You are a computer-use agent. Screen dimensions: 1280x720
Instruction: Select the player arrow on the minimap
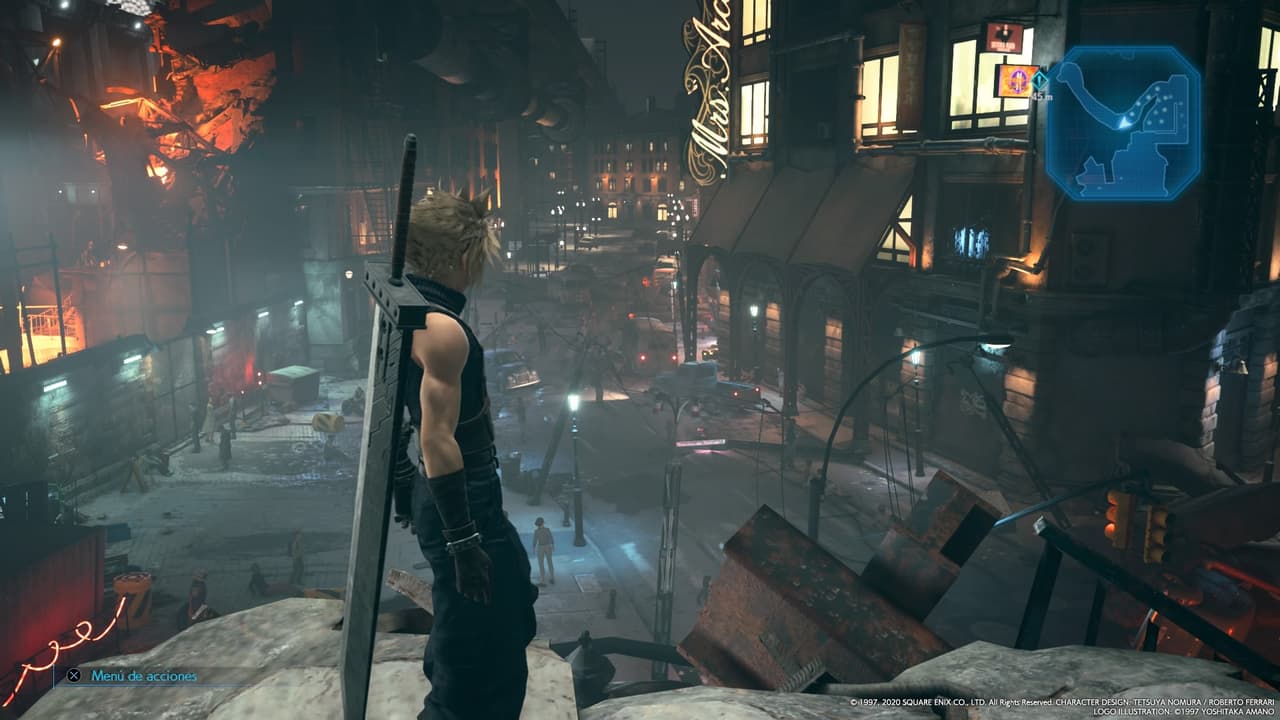click(x=1124, y=122)
